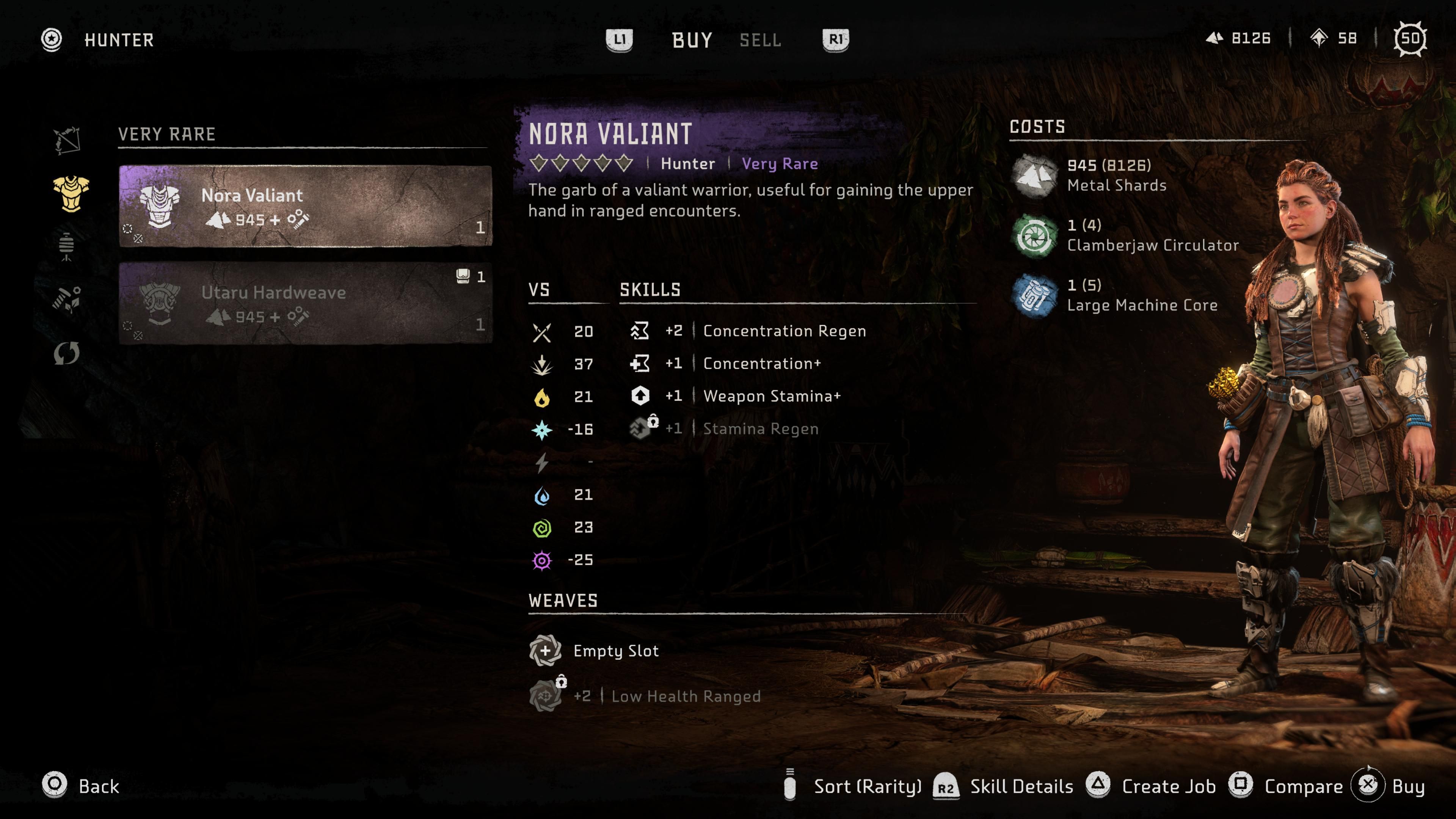Switch to the Buy tab
The image size is (1456, 819).
click(692, 40)
